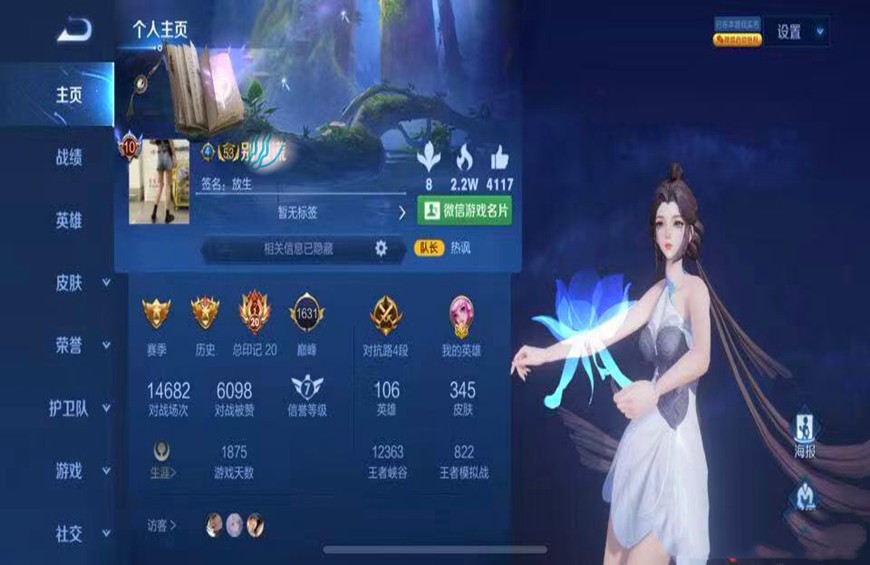
Task: Open the gear next to 相关信息已隐藏
Action: coord(380,249)
